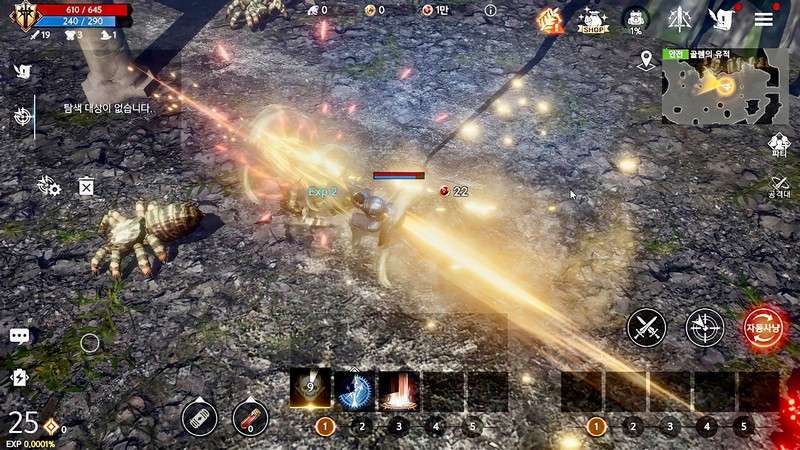This screenshot has width=800, height=450.
Task: Open the party panel
Action: click(x=778, y=146)
